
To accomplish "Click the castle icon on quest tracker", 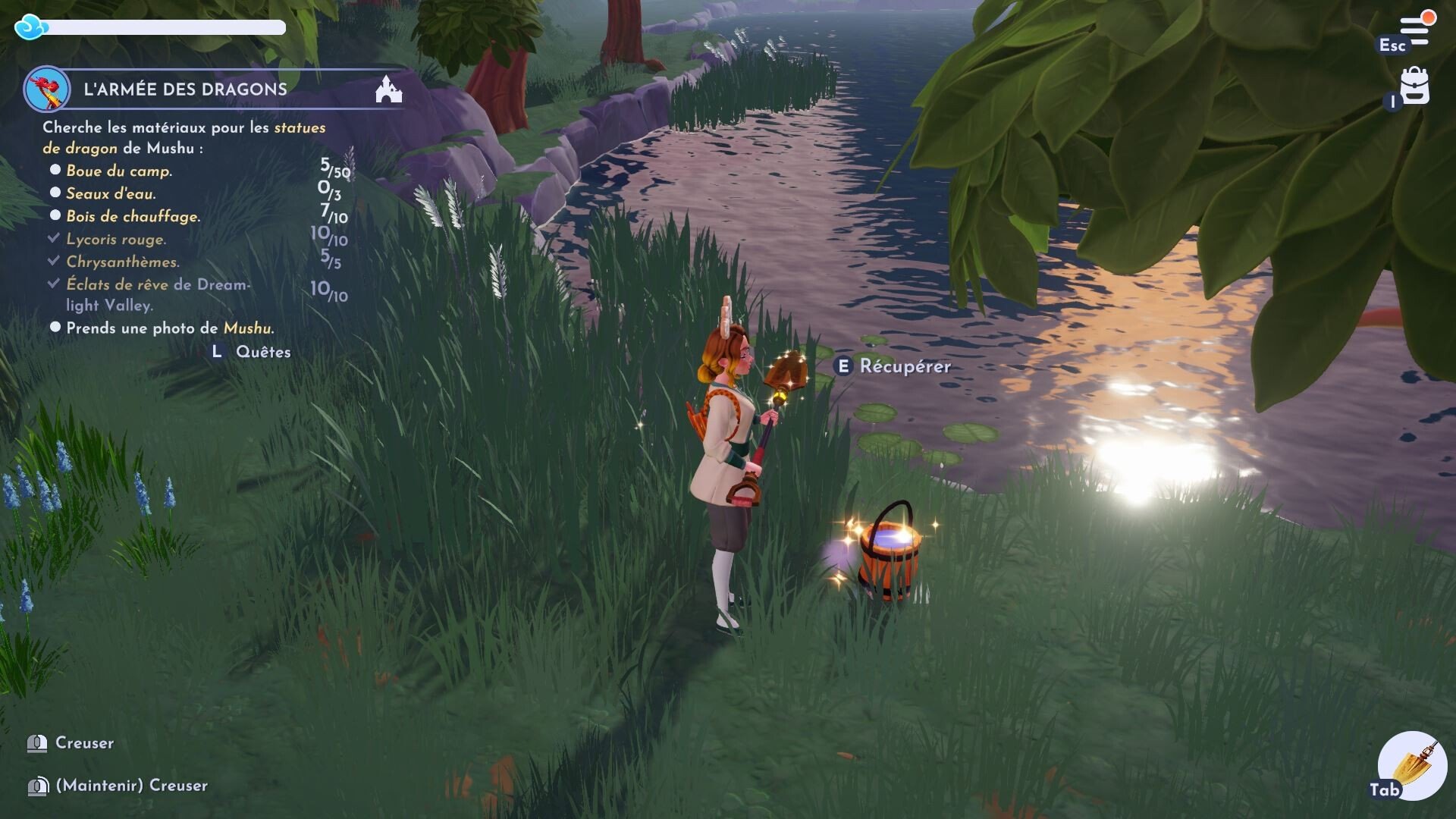I will point(388,89).
